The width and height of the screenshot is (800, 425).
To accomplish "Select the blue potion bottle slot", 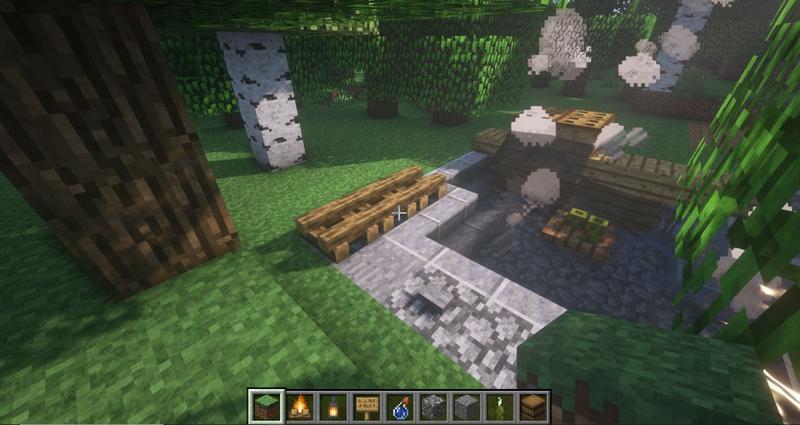I will (x=400, y=406).
